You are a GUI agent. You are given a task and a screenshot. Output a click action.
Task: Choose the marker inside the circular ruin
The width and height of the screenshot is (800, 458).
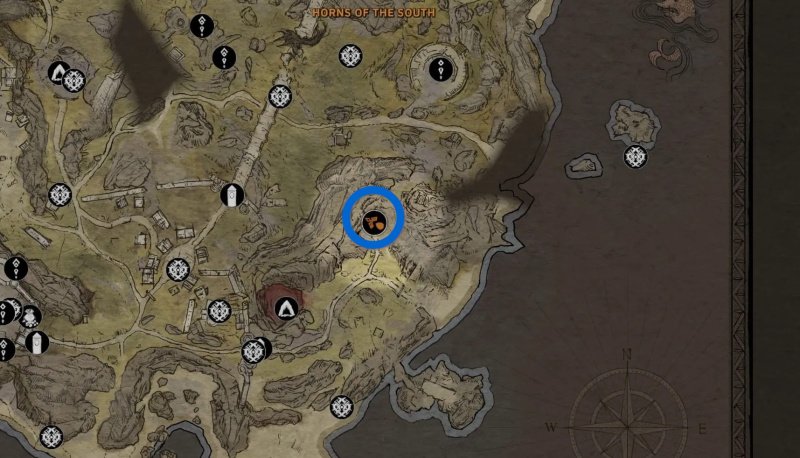442,69
